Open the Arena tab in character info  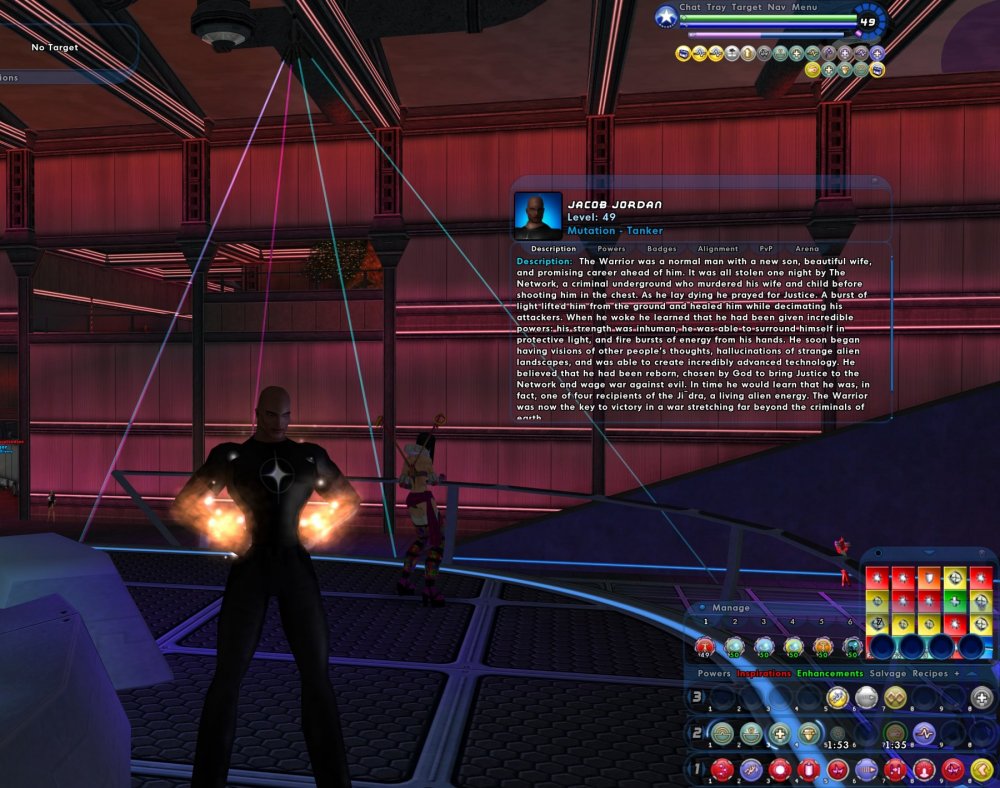tap(807, 249)
